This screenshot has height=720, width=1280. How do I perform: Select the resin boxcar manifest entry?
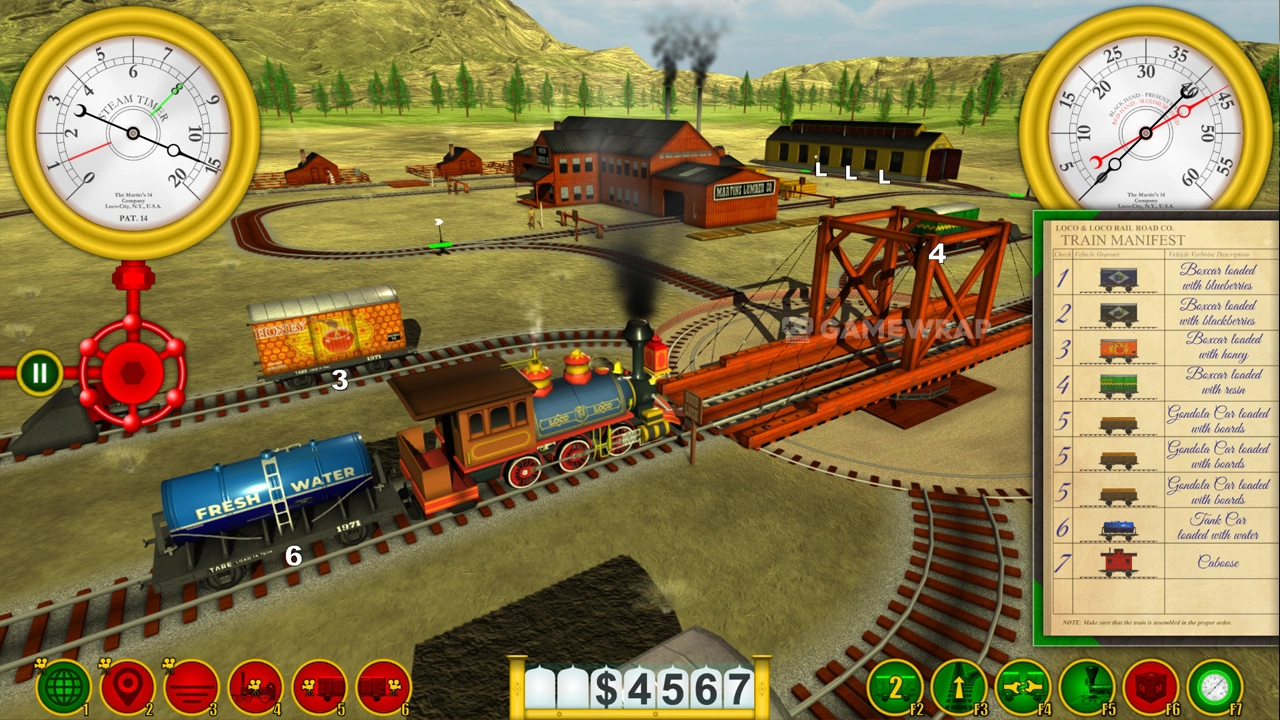click(1160, 383)
